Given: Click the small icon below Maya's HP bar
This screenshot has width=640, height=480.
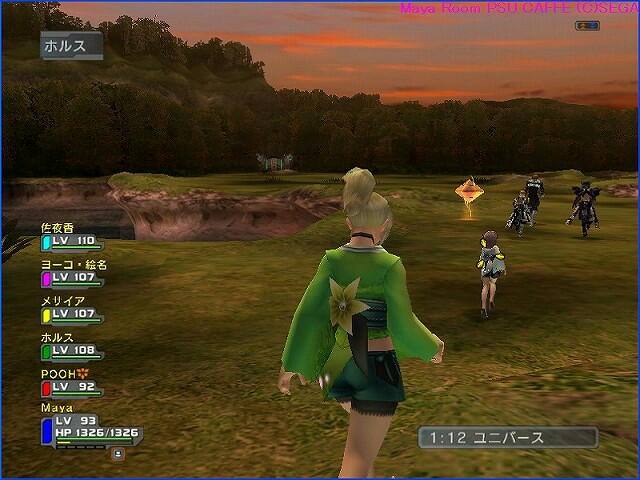Looking at the screenshot, I should tap(118, 453).
